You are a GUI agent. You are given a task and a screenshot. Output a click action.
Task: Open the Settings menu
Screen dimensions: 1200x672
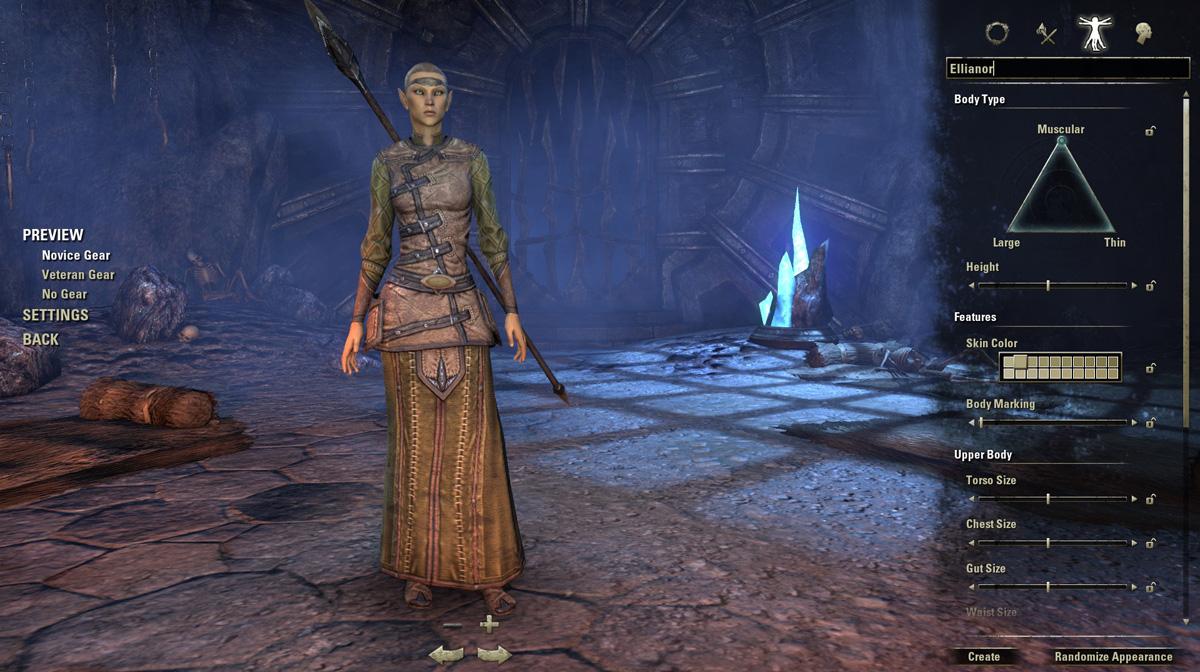pyautogui.click(x=56, y=315)
